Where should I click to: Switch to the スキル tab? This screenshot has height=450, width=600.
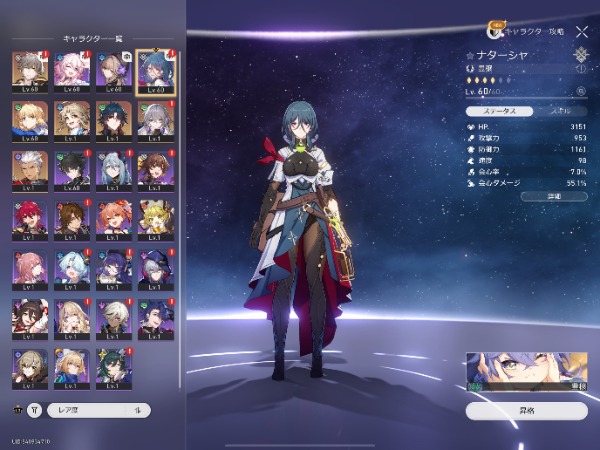(x=563, y=111)
